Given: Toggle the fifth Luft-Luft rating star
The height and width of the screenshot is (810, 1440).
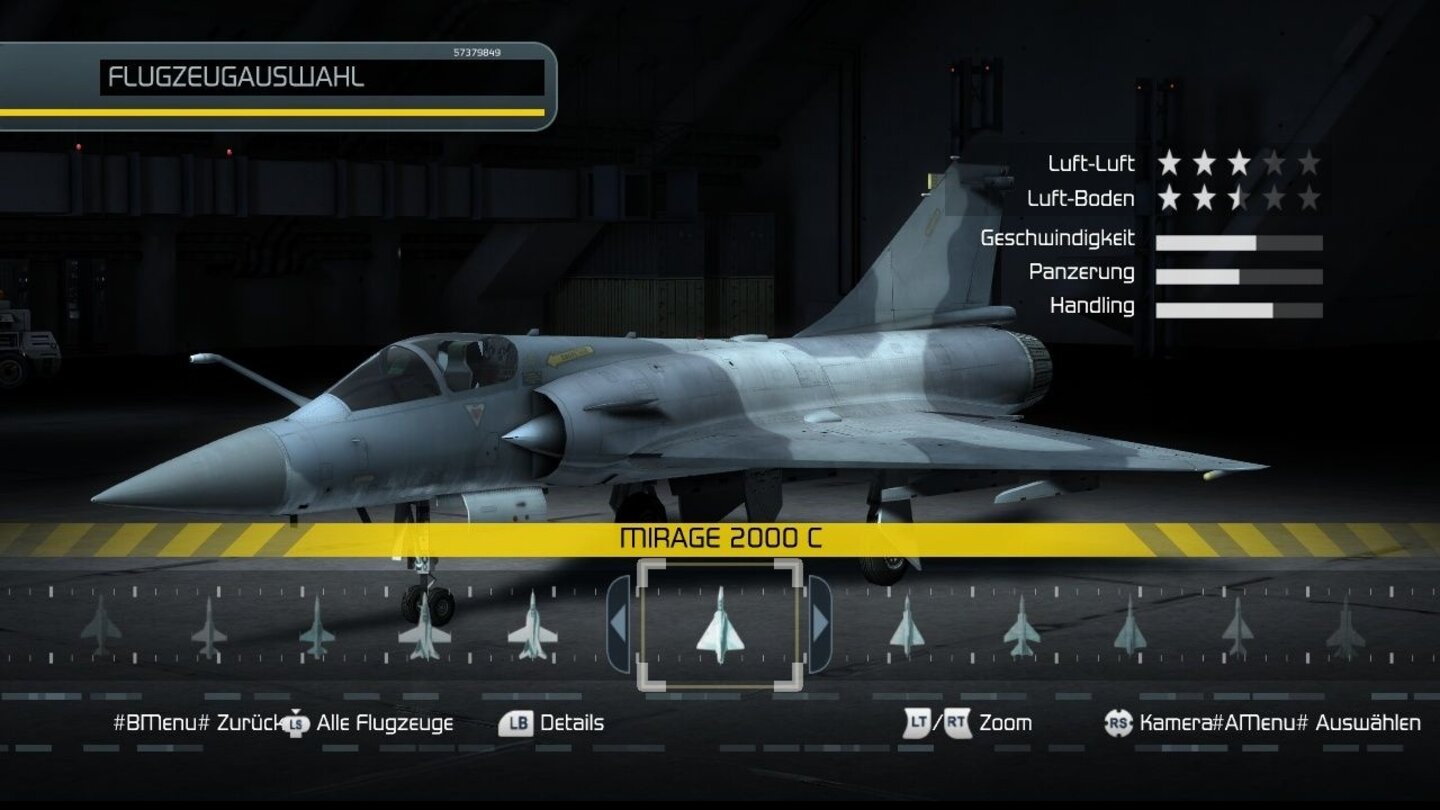Looking at the screenshot, I should [x=1310, y=163].
